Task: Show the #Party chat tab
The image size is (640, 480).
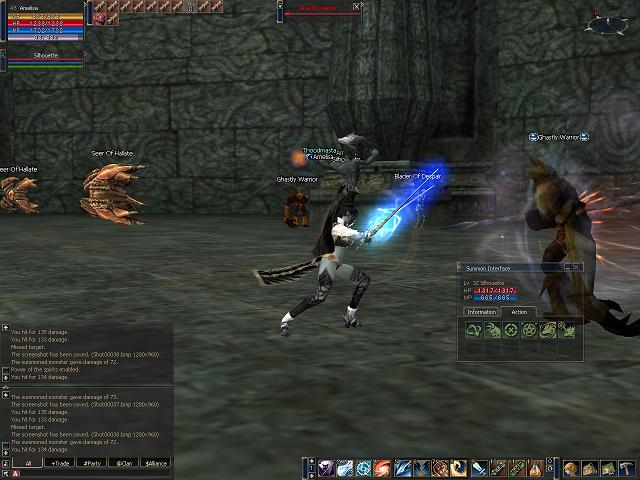Action: click(x=91, y=463)
